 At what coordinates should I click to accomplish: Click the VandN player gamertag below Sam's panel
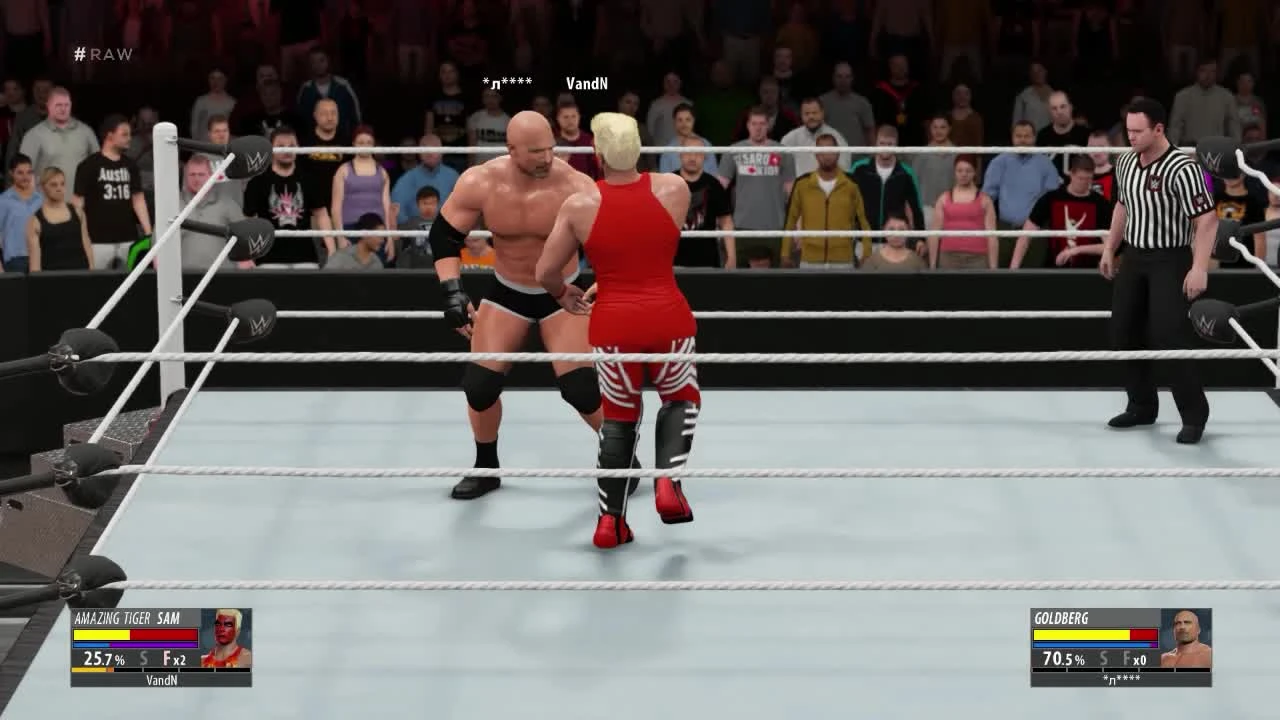pos(162,680)
